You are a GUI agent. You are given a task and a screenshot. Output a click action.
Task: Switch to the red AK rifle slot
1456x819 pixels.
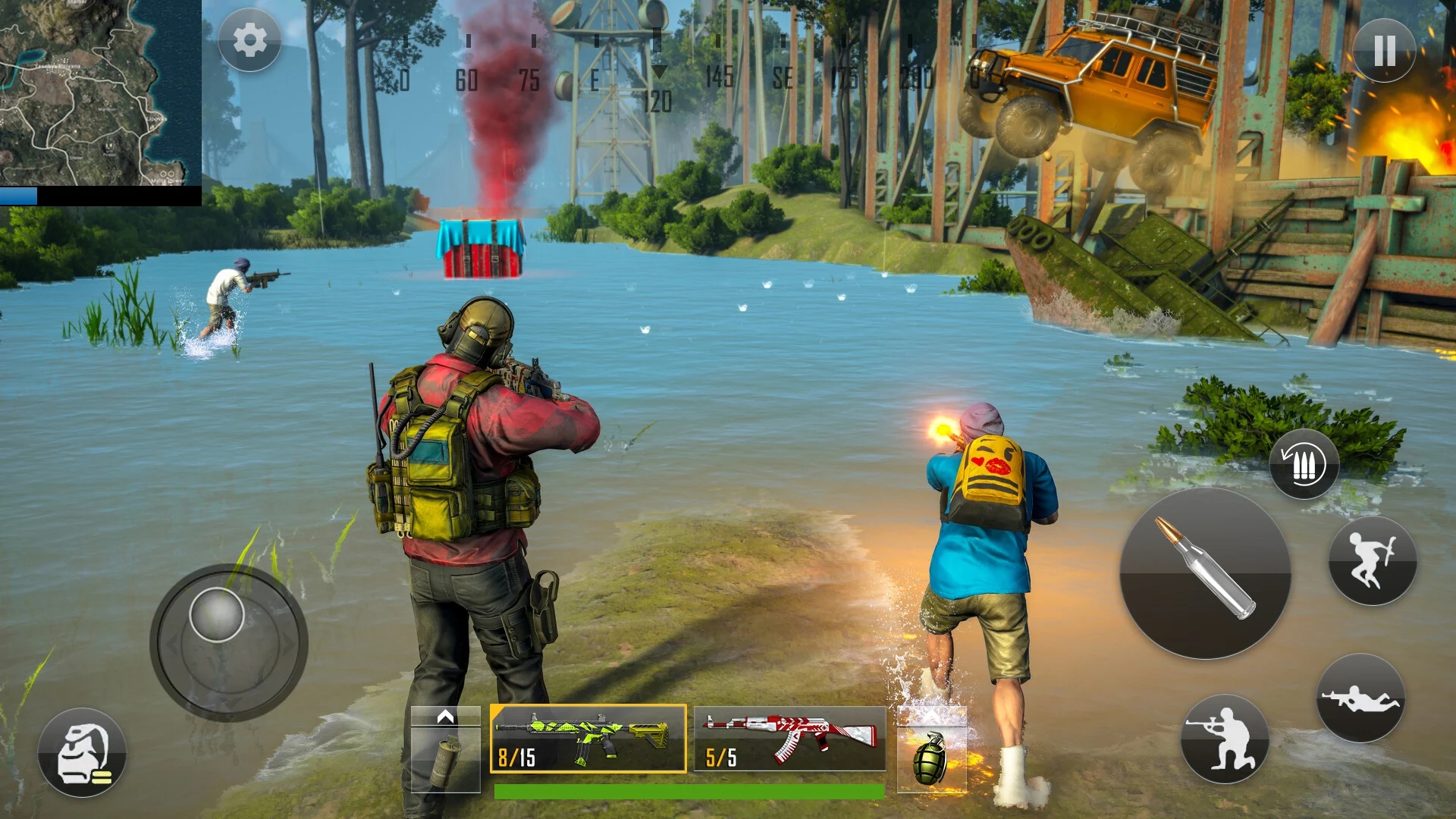[x=789, y=739]
